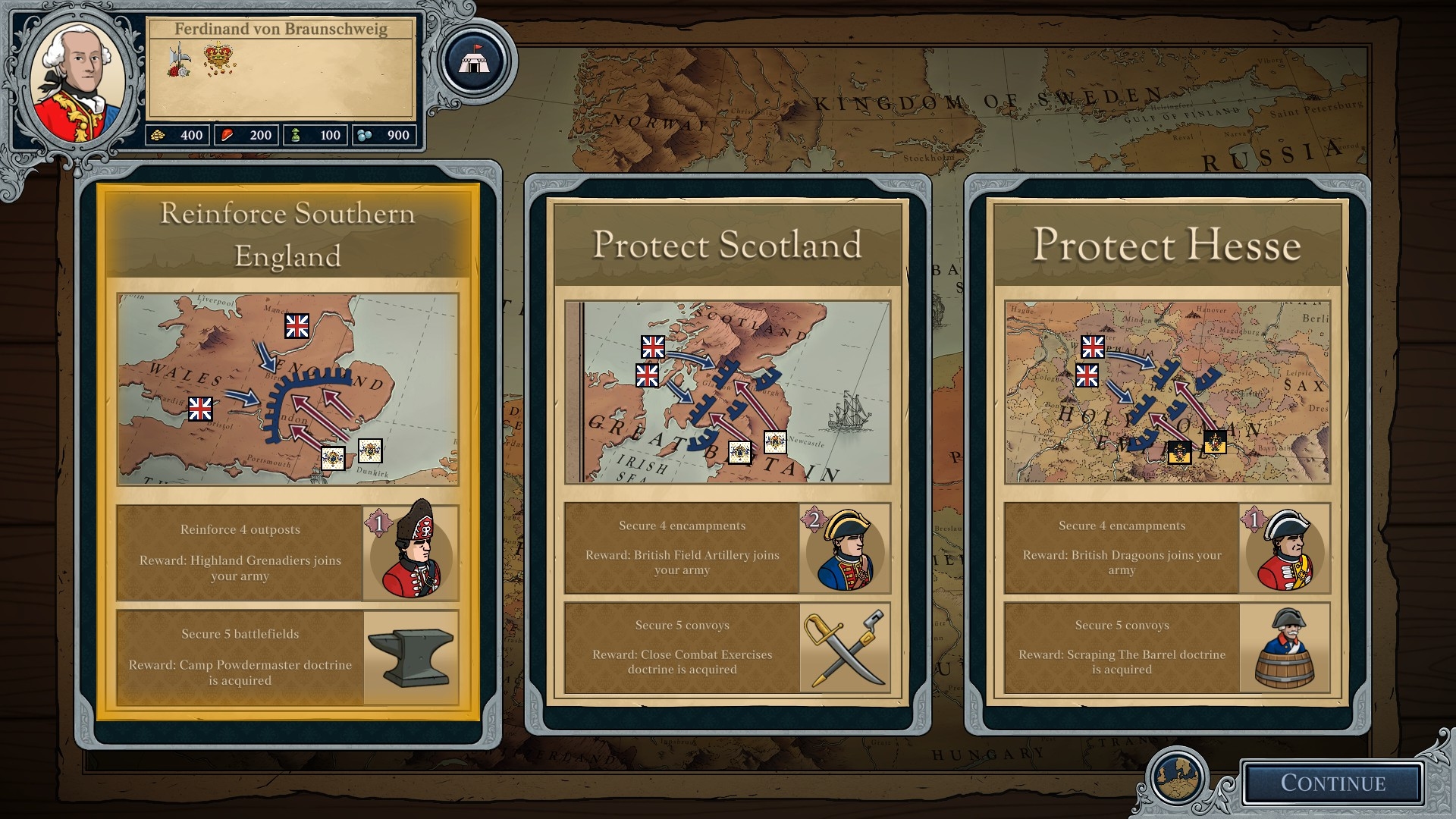Click the Continue button
Screen dimensions: 1456x819
[1332, 783]
